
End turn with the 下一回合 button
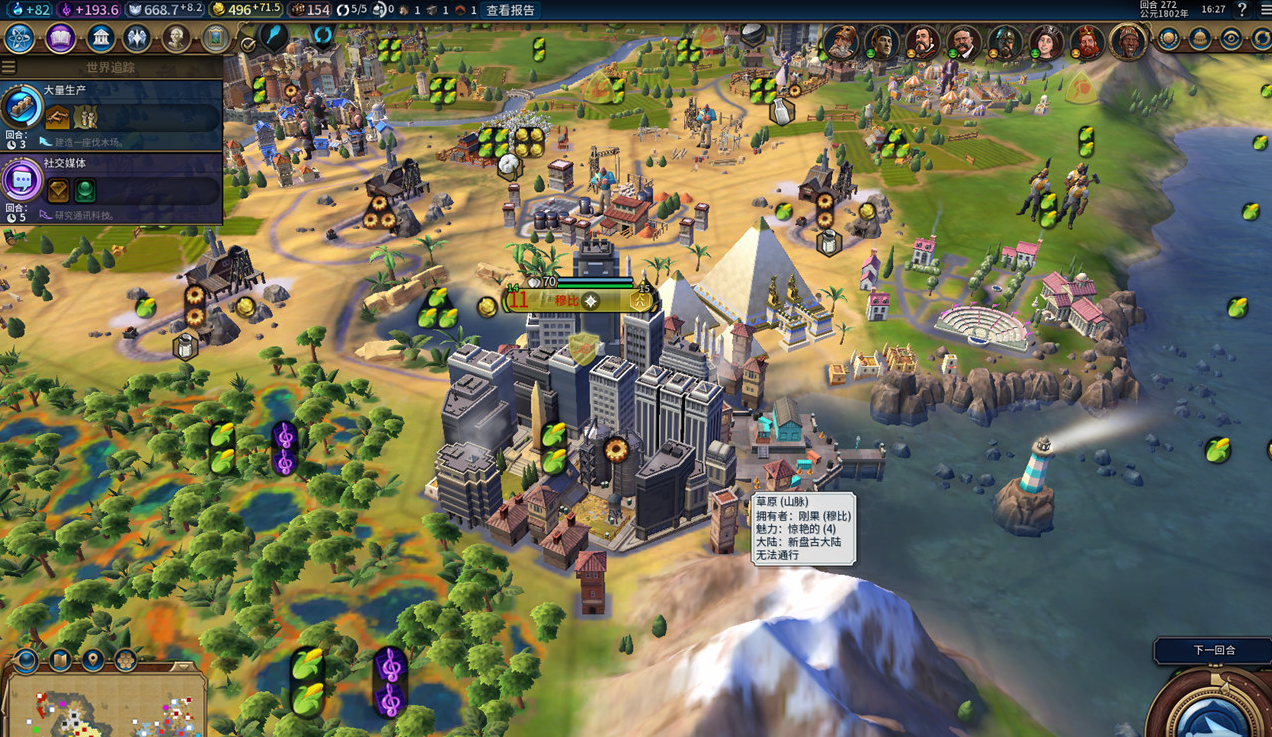(1213, 650)
